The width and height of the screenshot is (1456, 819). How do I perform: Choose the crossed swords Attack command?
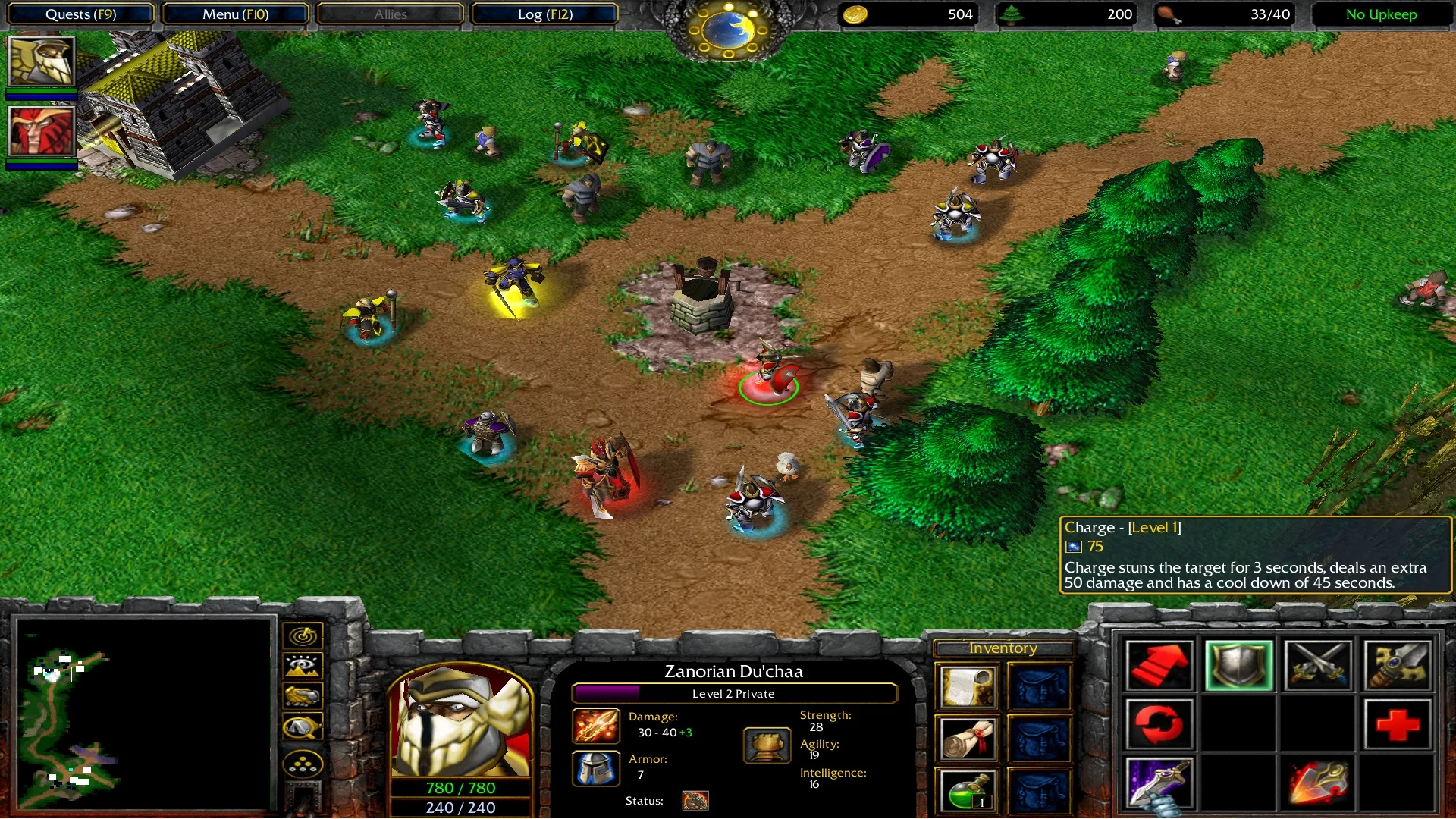[1318, 666]
